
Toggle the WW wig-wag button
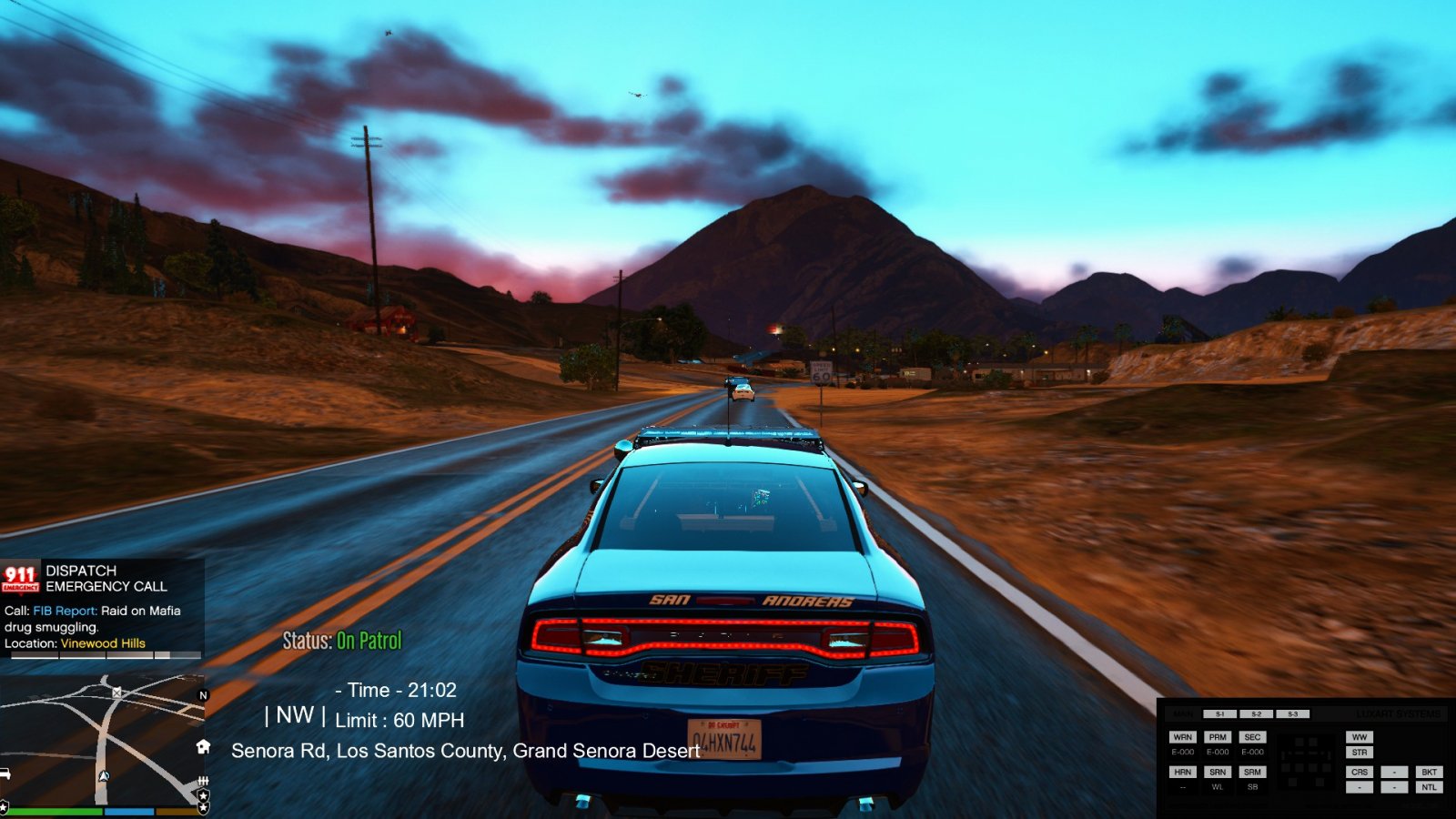(1360, 737)
